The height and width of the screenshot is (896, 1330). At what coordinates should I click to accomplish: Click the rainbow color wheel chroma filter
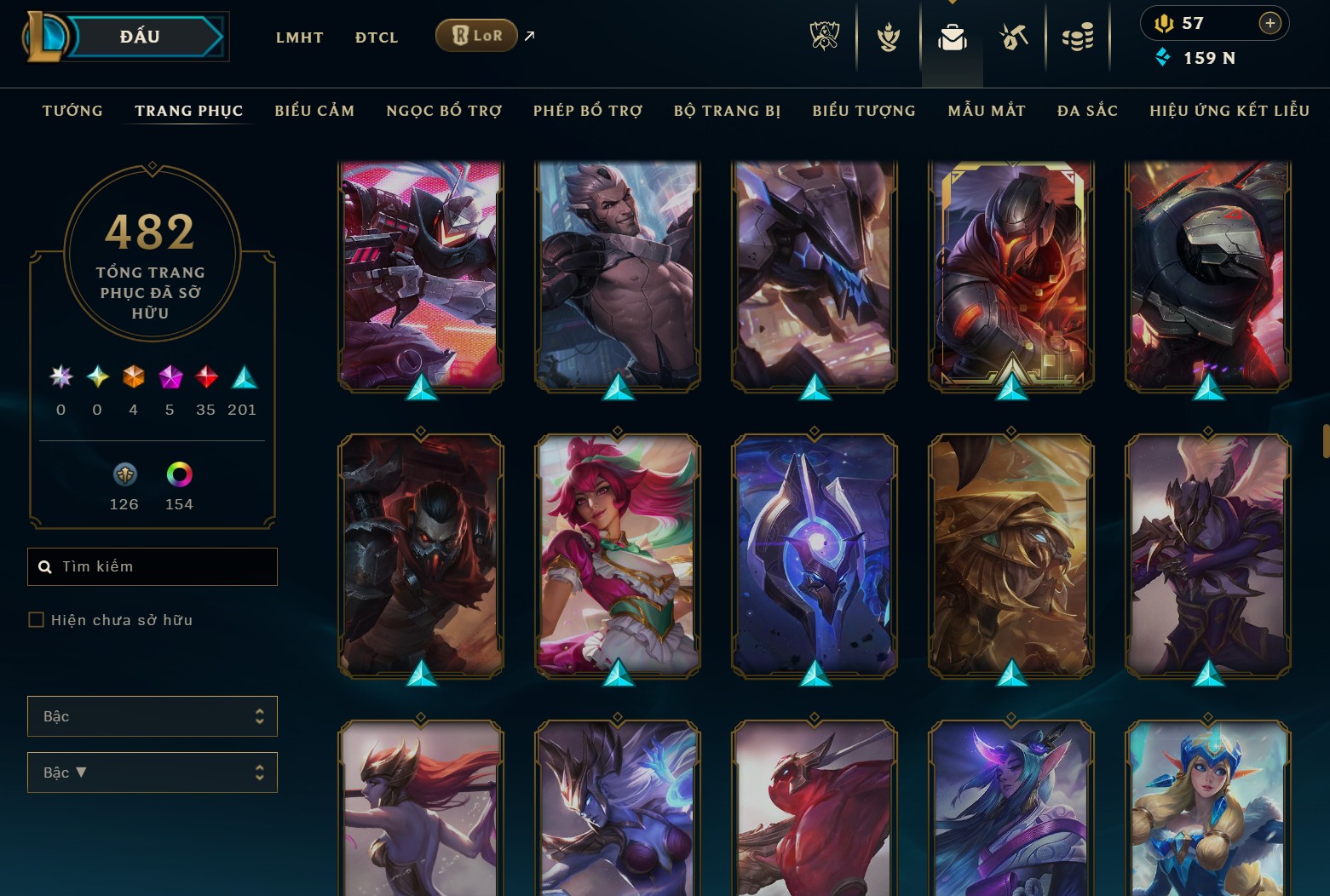pyautogui.click(x=178, y=474)
